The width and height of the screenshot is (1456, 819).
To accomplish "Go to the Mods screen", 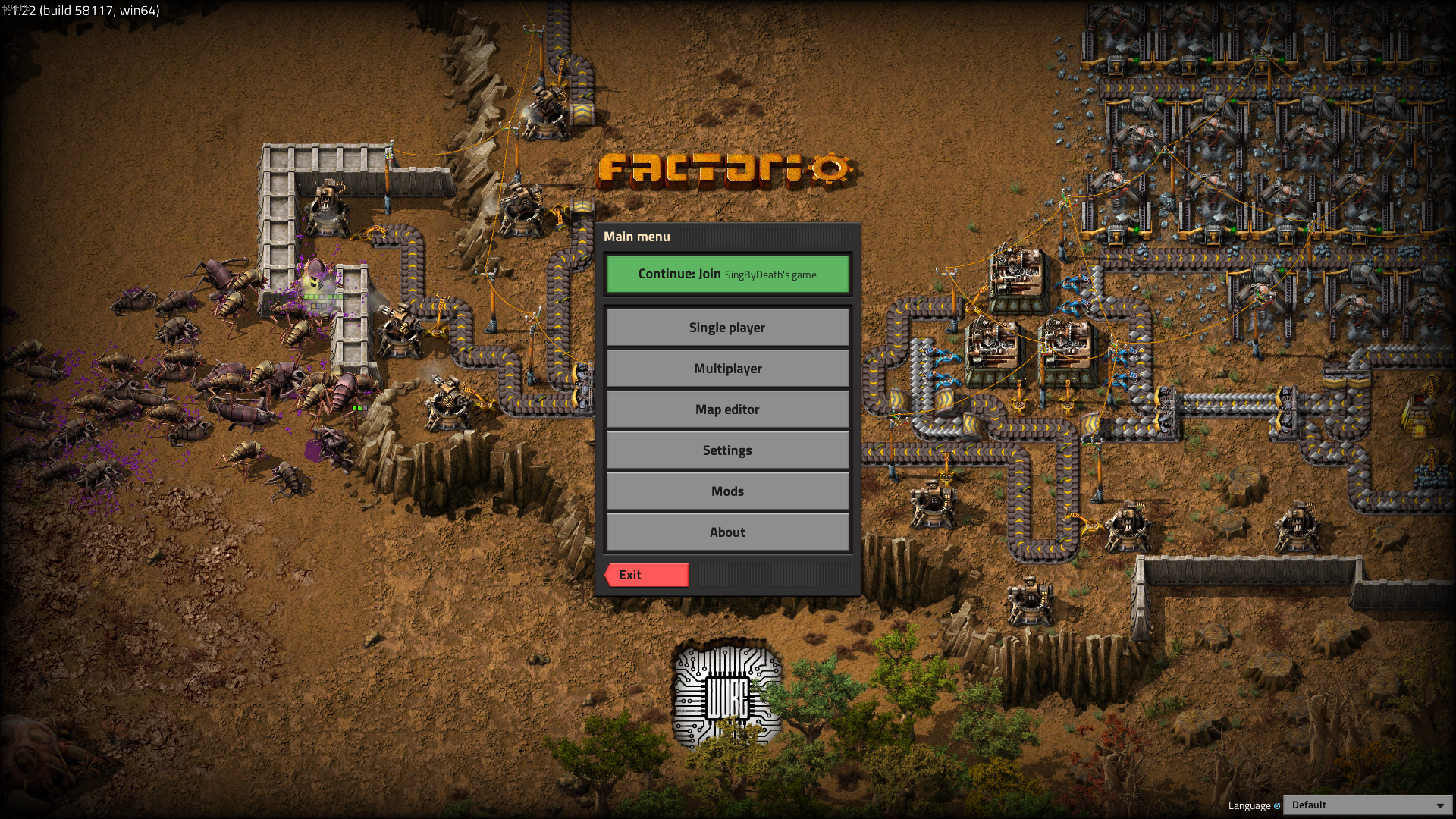I will (727, 491).
